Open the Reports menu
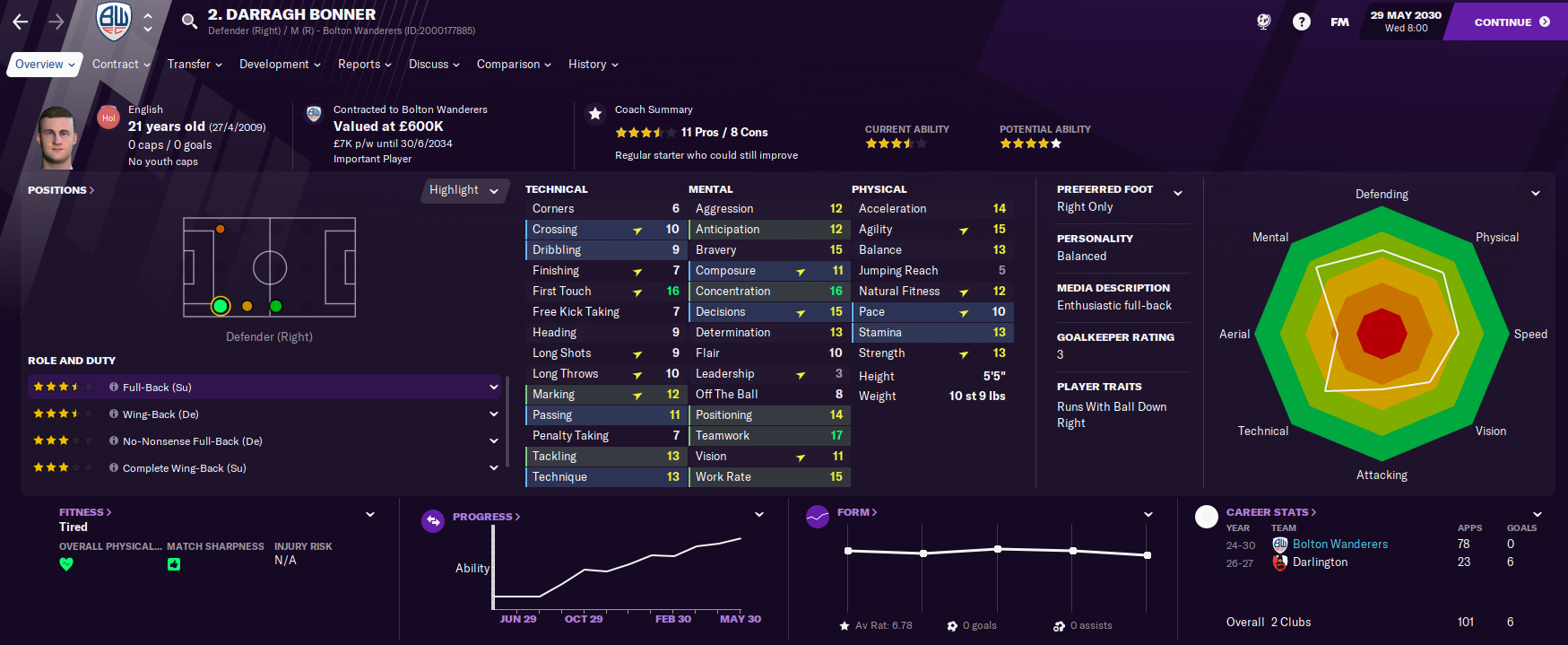Screen dimensions: 1568x645 [364, 65]
